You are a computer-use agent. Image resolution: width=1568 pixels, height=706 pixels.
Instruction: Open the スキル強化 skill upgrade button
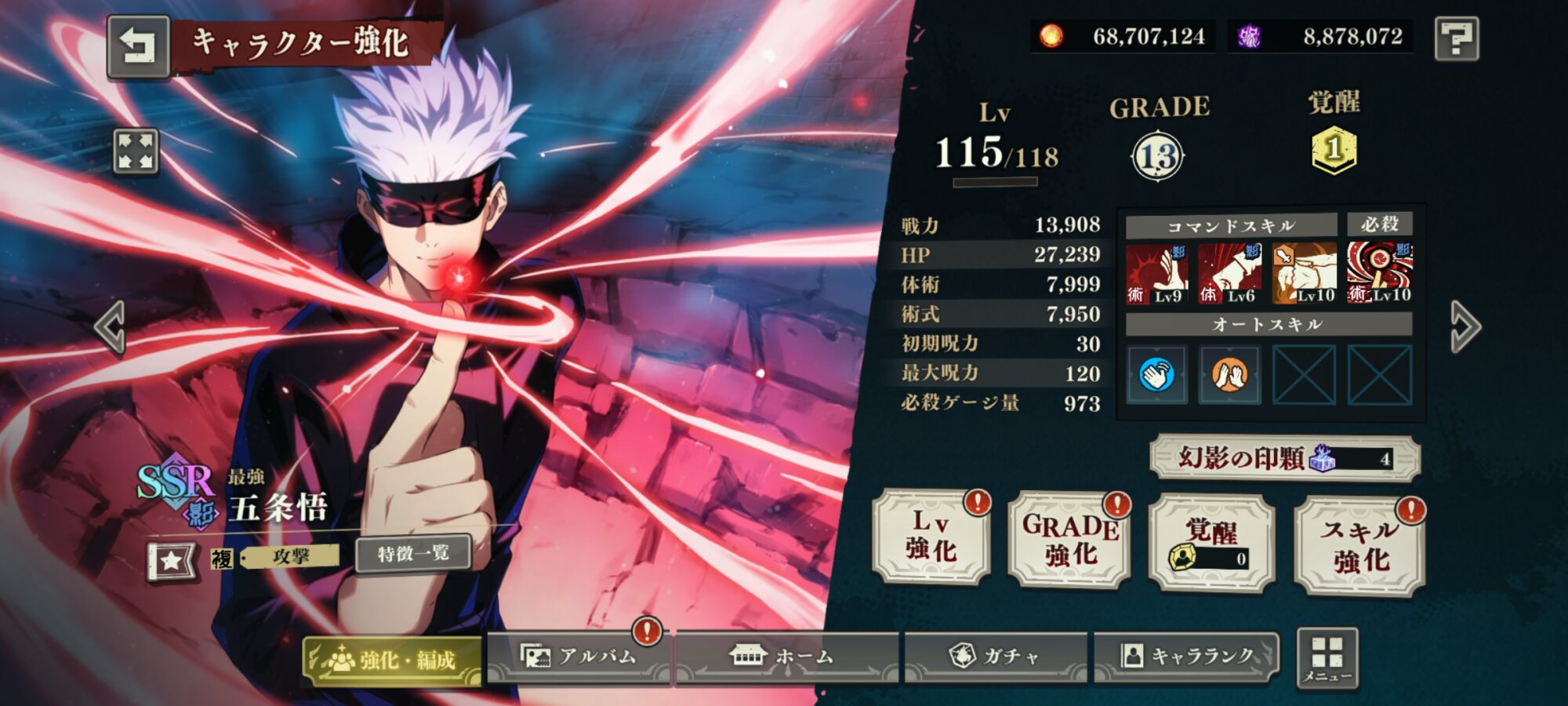point(1359,546)
